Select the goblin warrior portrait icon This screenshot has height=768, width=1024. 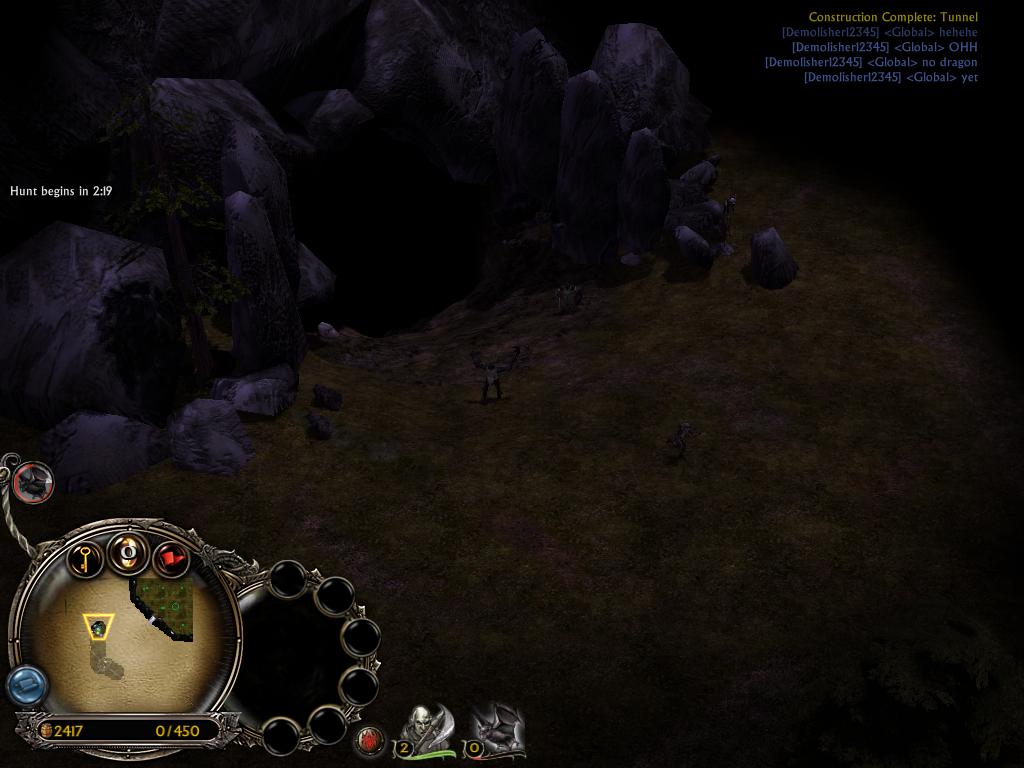pyautogui.click(x=427, y=729)
